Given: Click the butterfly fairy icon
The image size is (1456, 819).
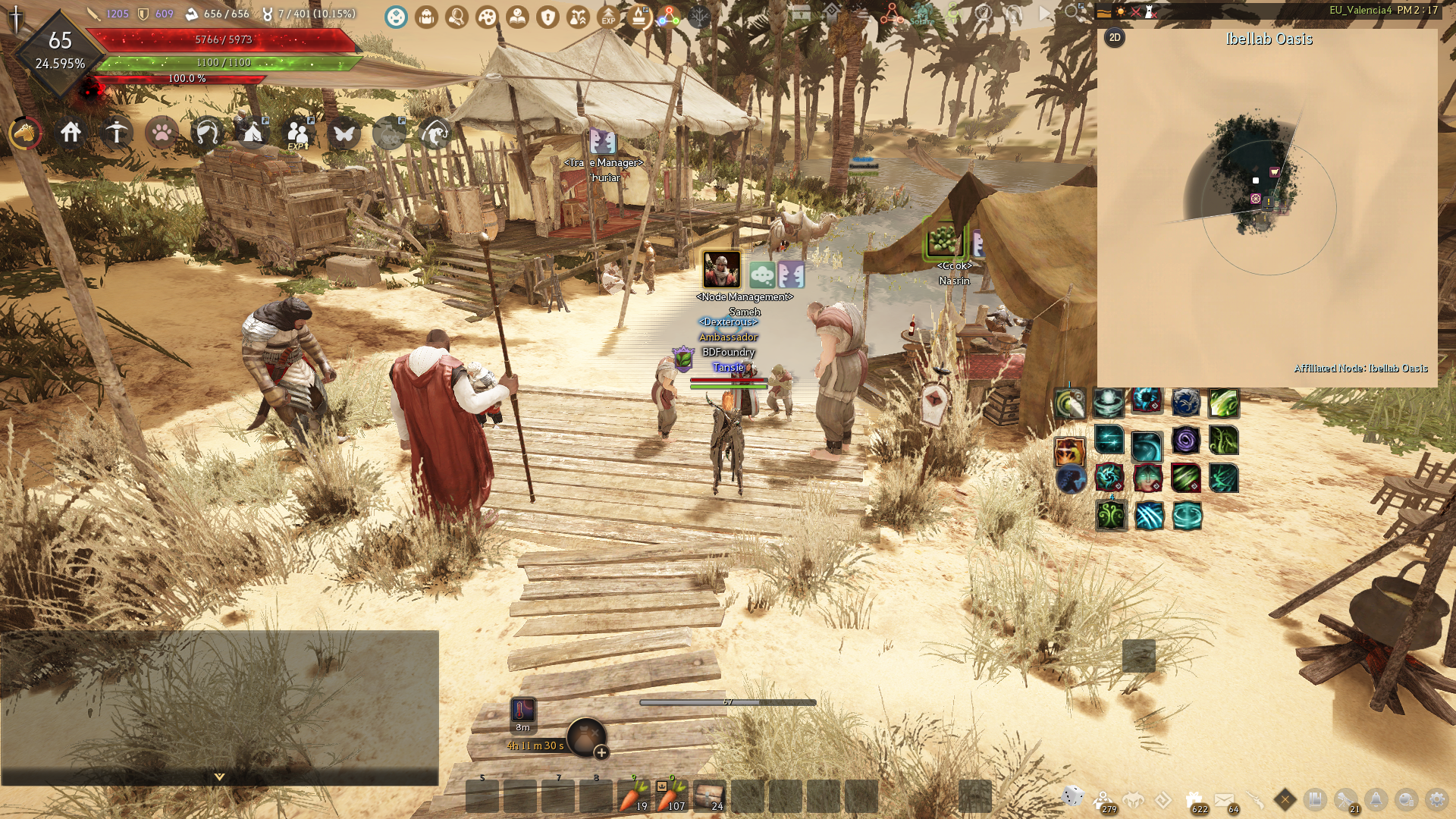Looking at the screenshot, I should coord(344,133).
